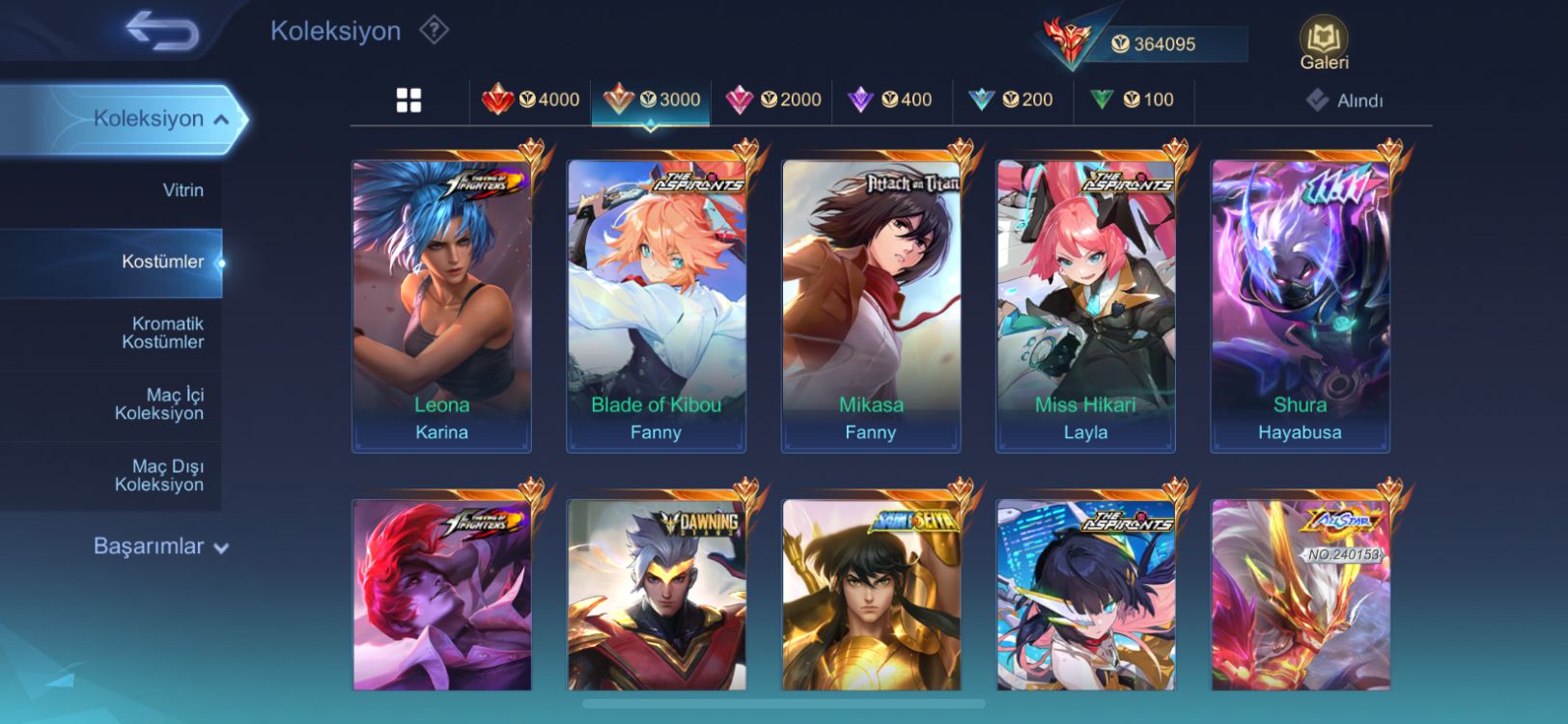Open the Vitrin showcase section
Screen dimensions: 1568x724
click(182, 190)
